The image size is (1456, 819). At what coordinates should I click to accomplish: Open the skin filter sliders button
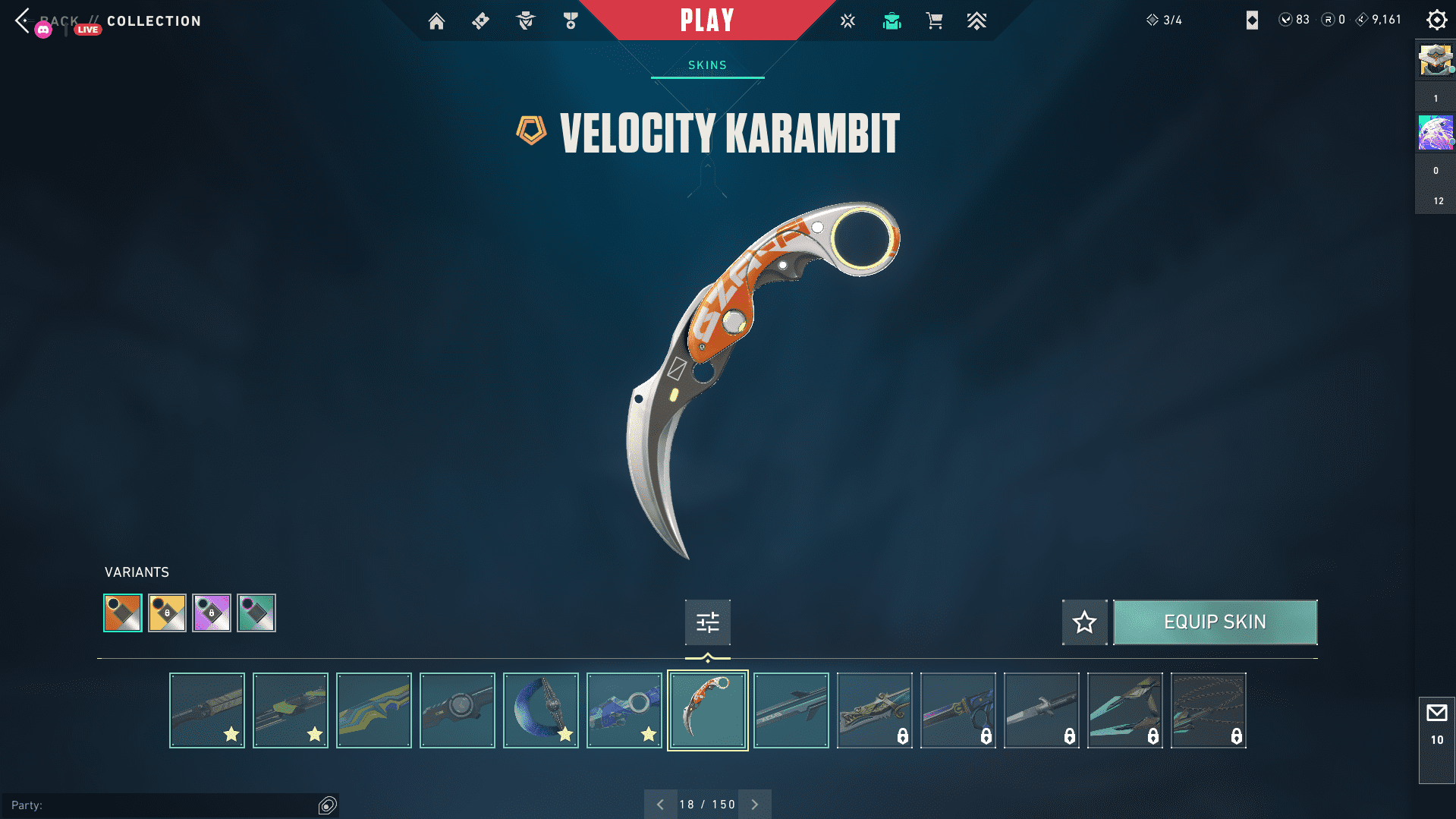point(707,622)
